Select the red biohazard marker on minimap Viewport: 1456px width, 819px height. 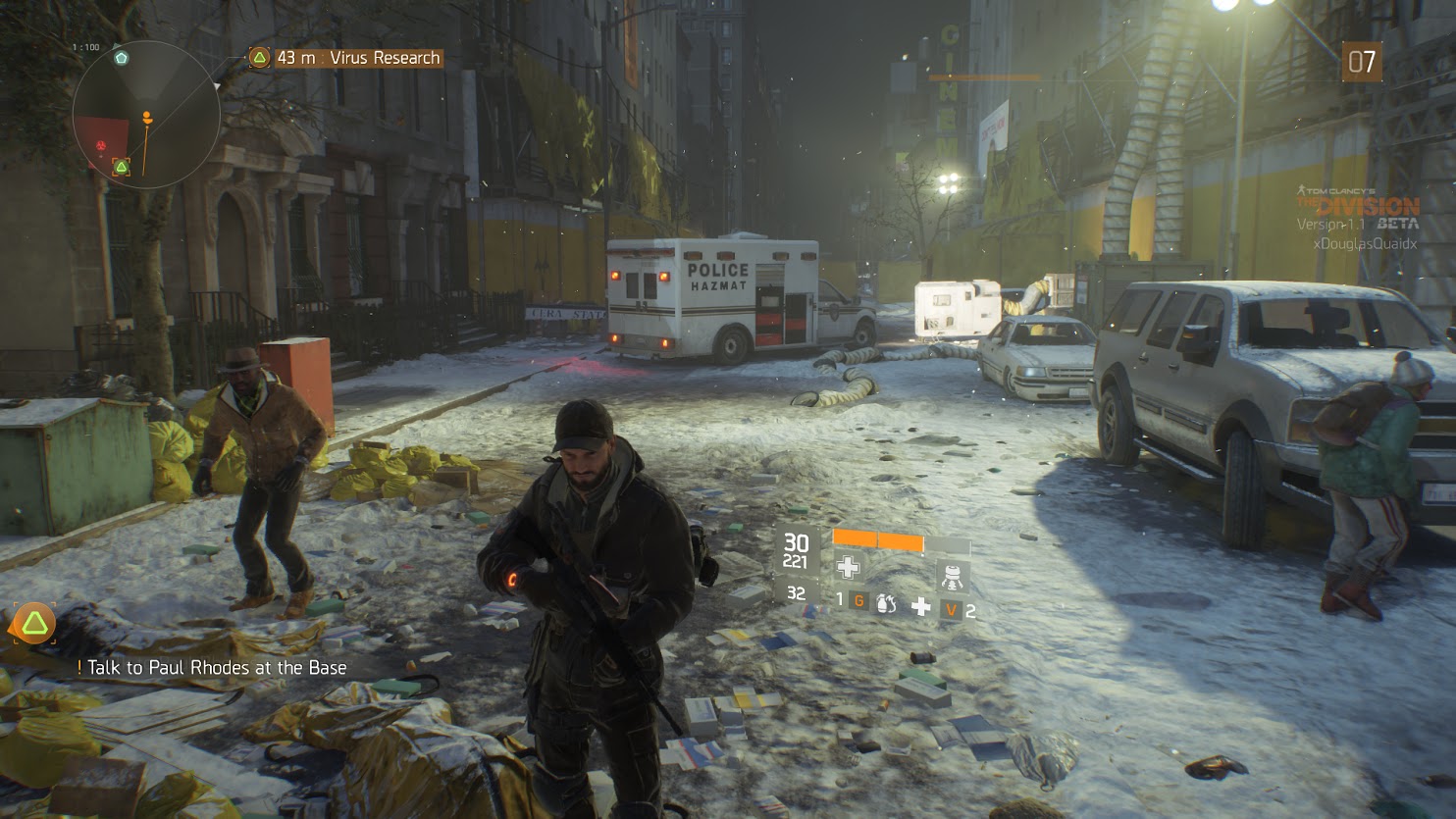(x=101, y=145)
